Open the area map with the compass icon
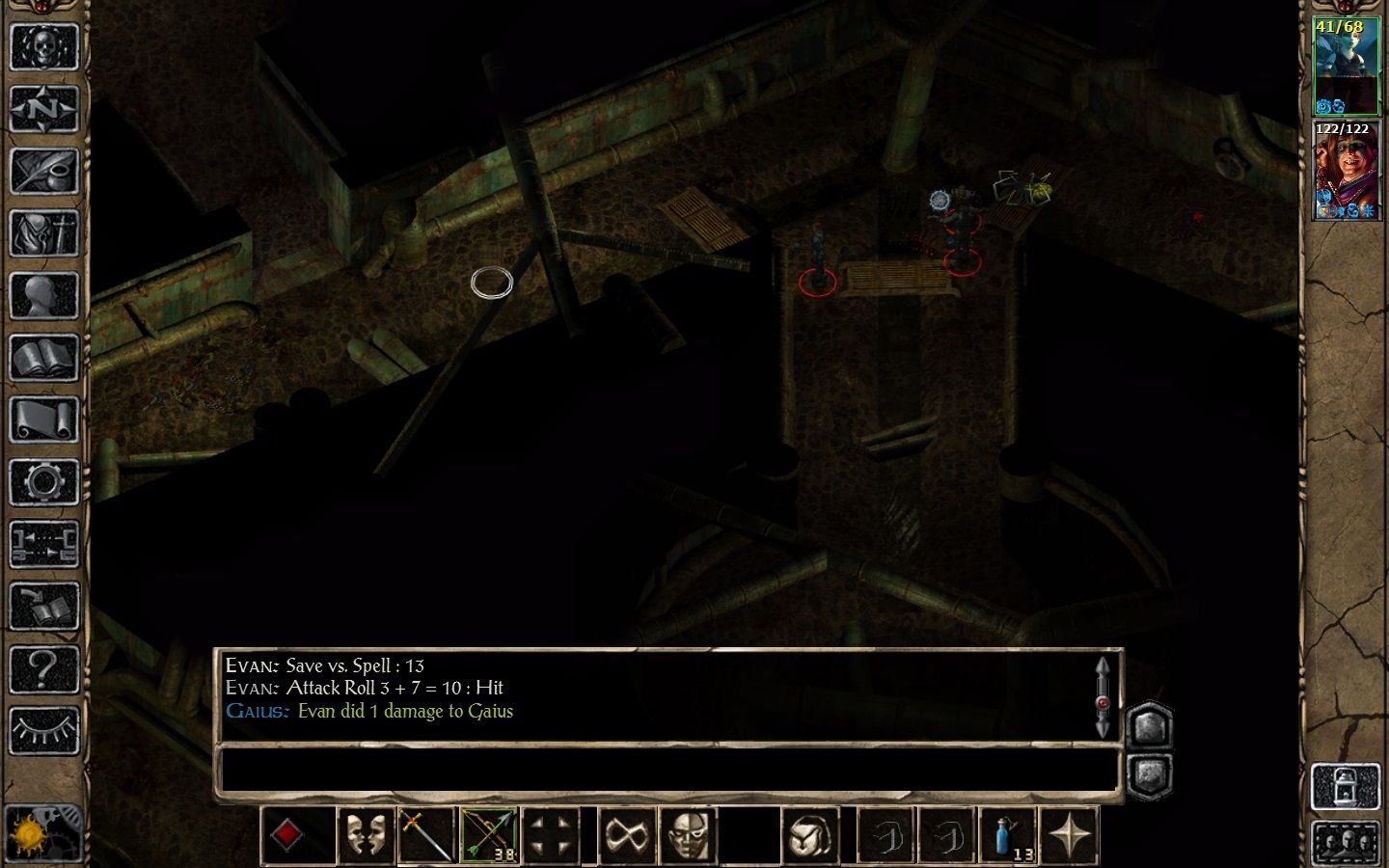The image size is (1389, 868). 46,110
